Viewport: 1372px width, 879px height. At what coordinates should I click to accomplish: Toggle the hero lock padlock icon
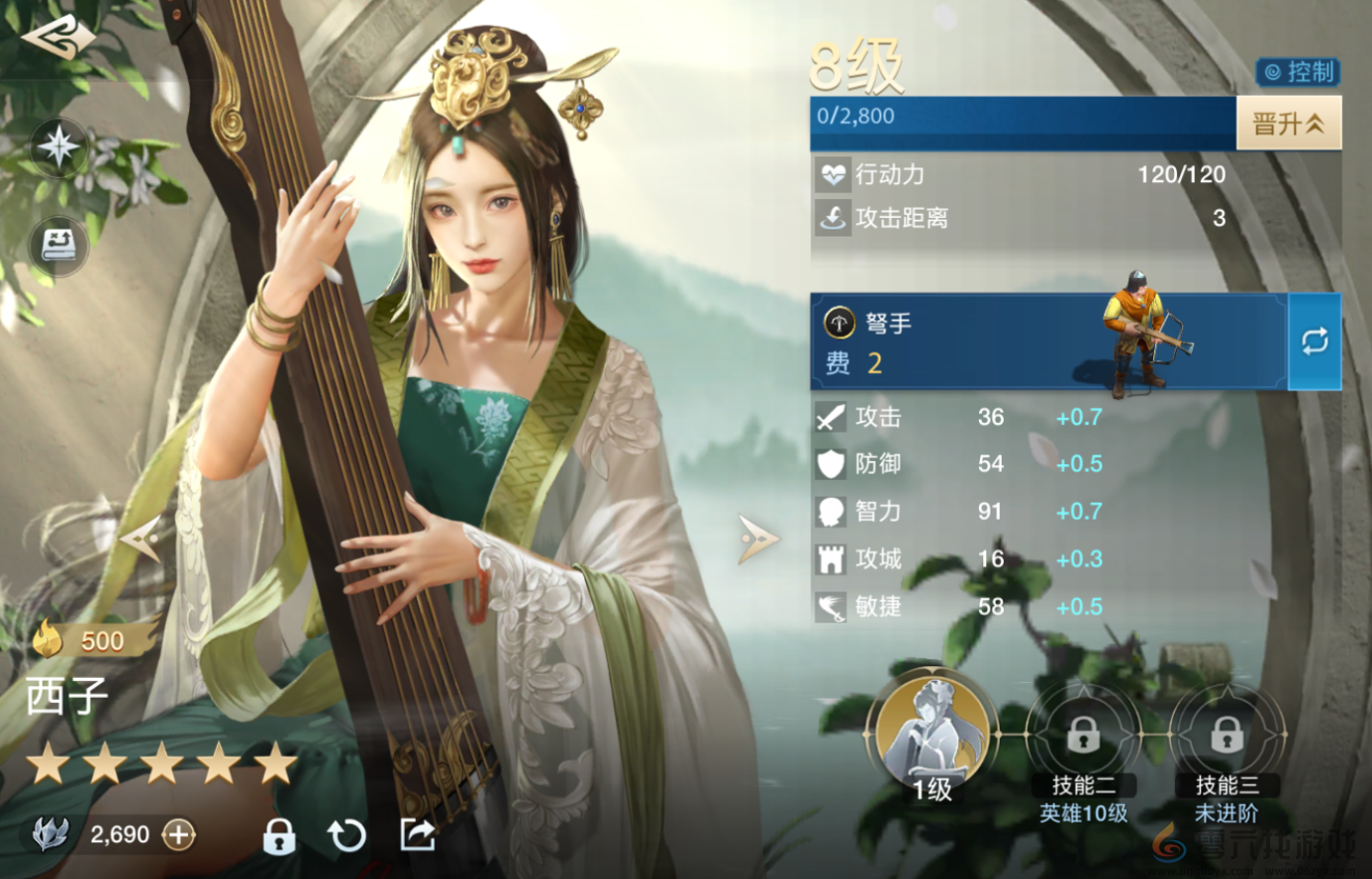click(x=278, y=835)
